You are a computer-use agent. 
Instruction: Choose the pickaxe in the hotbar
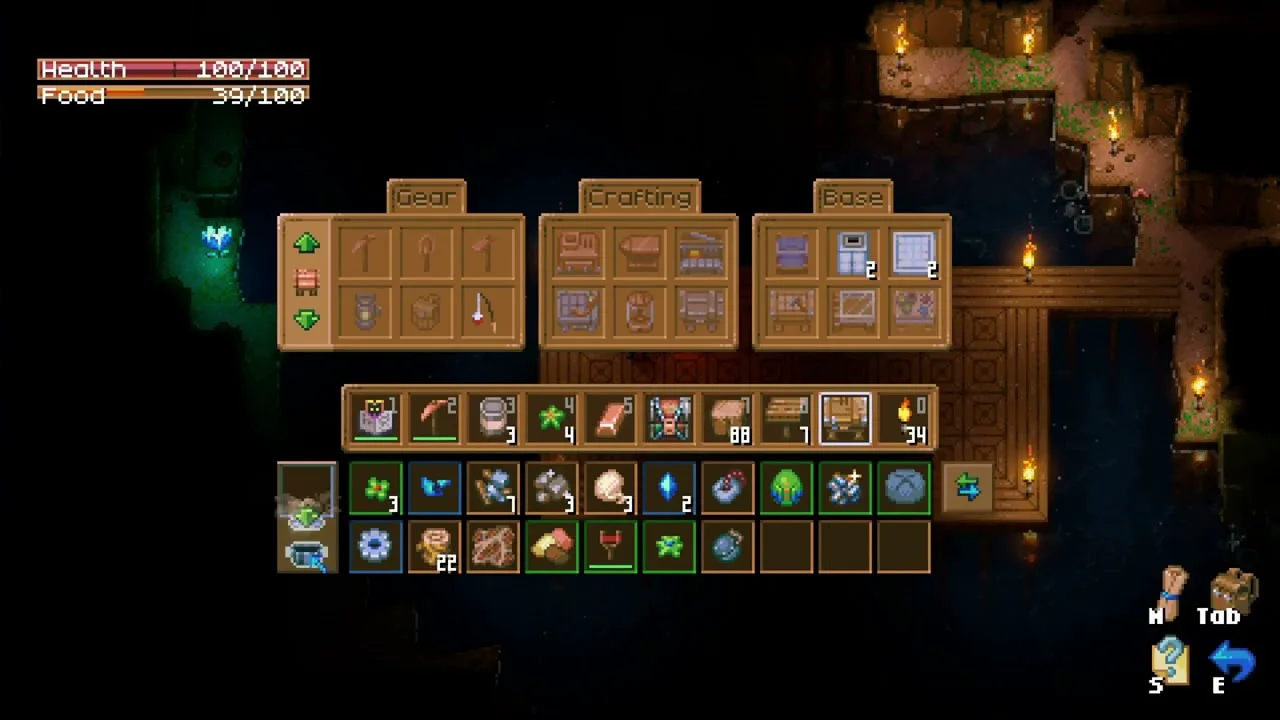(x=434, y=418)
